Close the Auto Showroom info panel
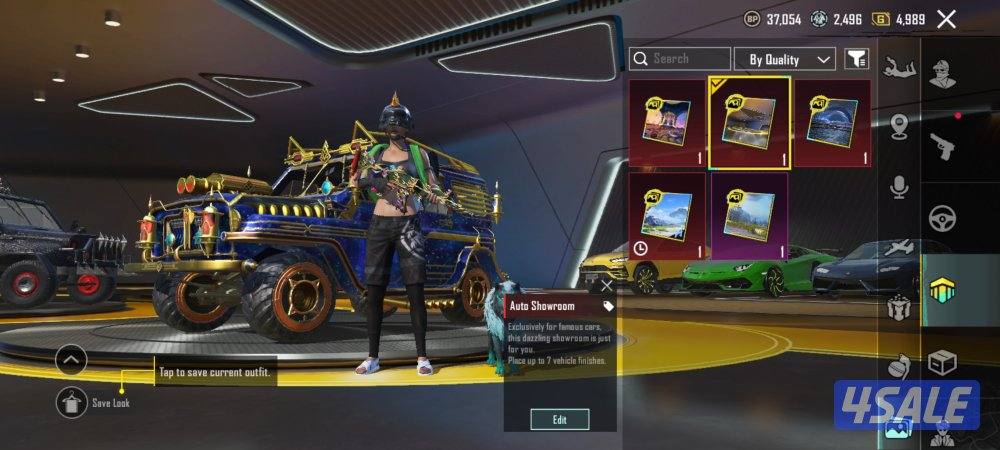This screenshot has width=1000, height=450. tap(607, 286)
